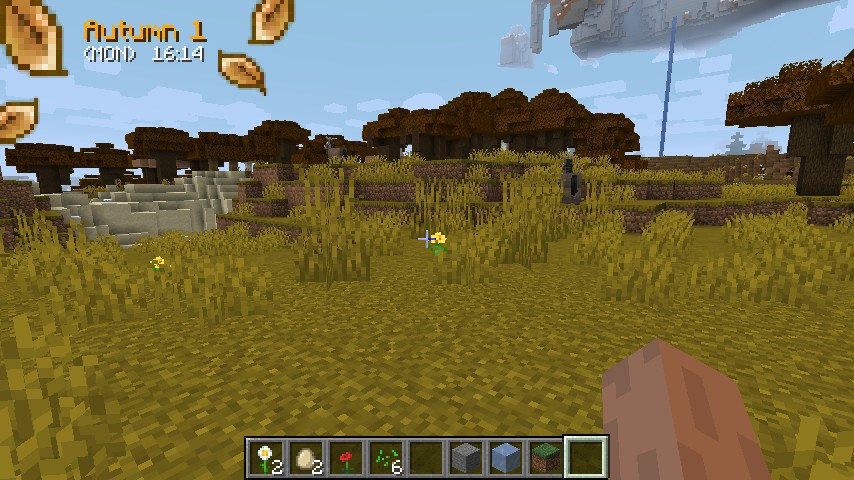The height and width of the screenshot is (480, 854).
Task: Choose the light blue ice block slot
Action: point(506,458)
